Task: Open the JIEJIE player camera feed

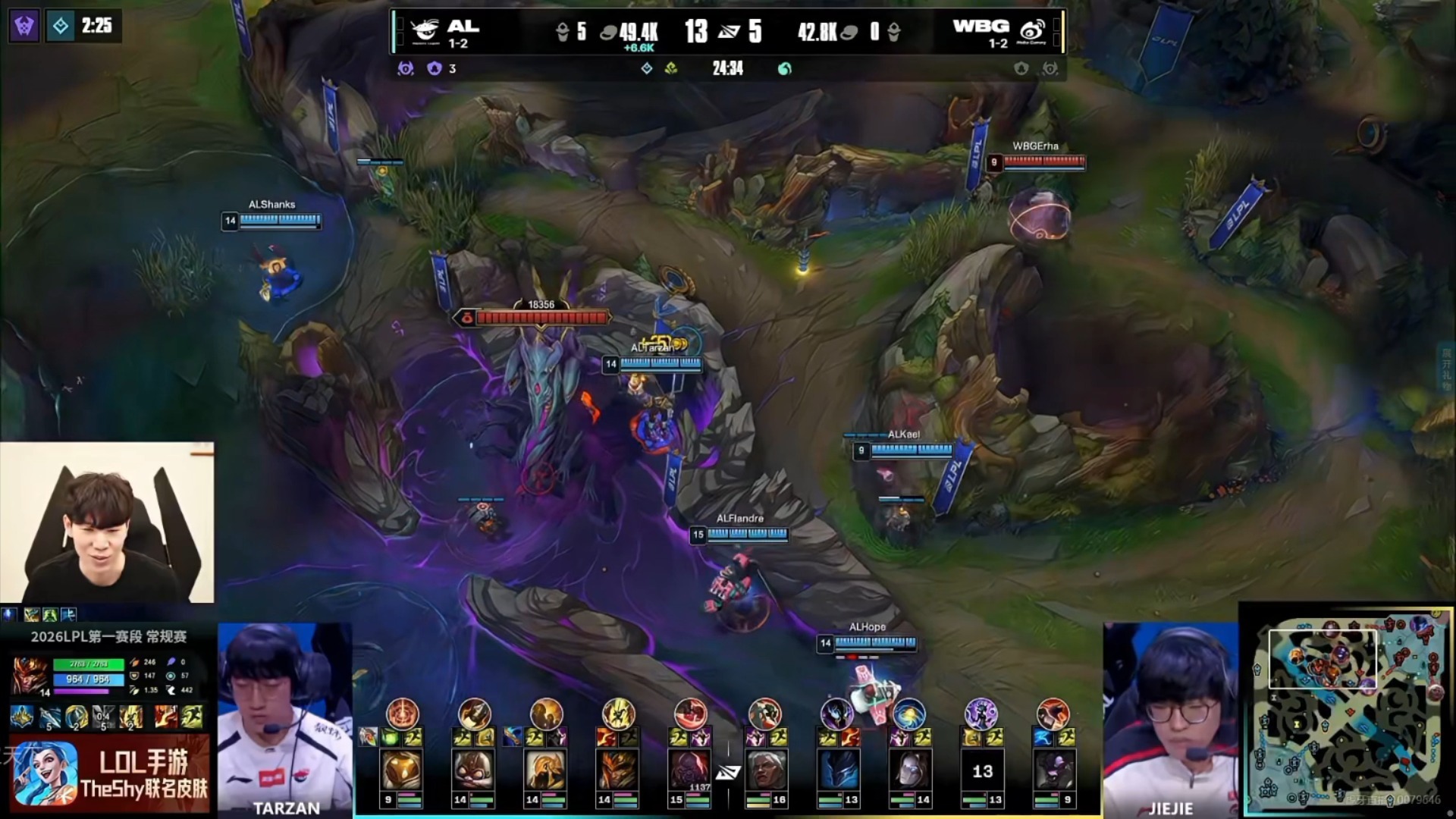Action: (x=1170, y=718)
